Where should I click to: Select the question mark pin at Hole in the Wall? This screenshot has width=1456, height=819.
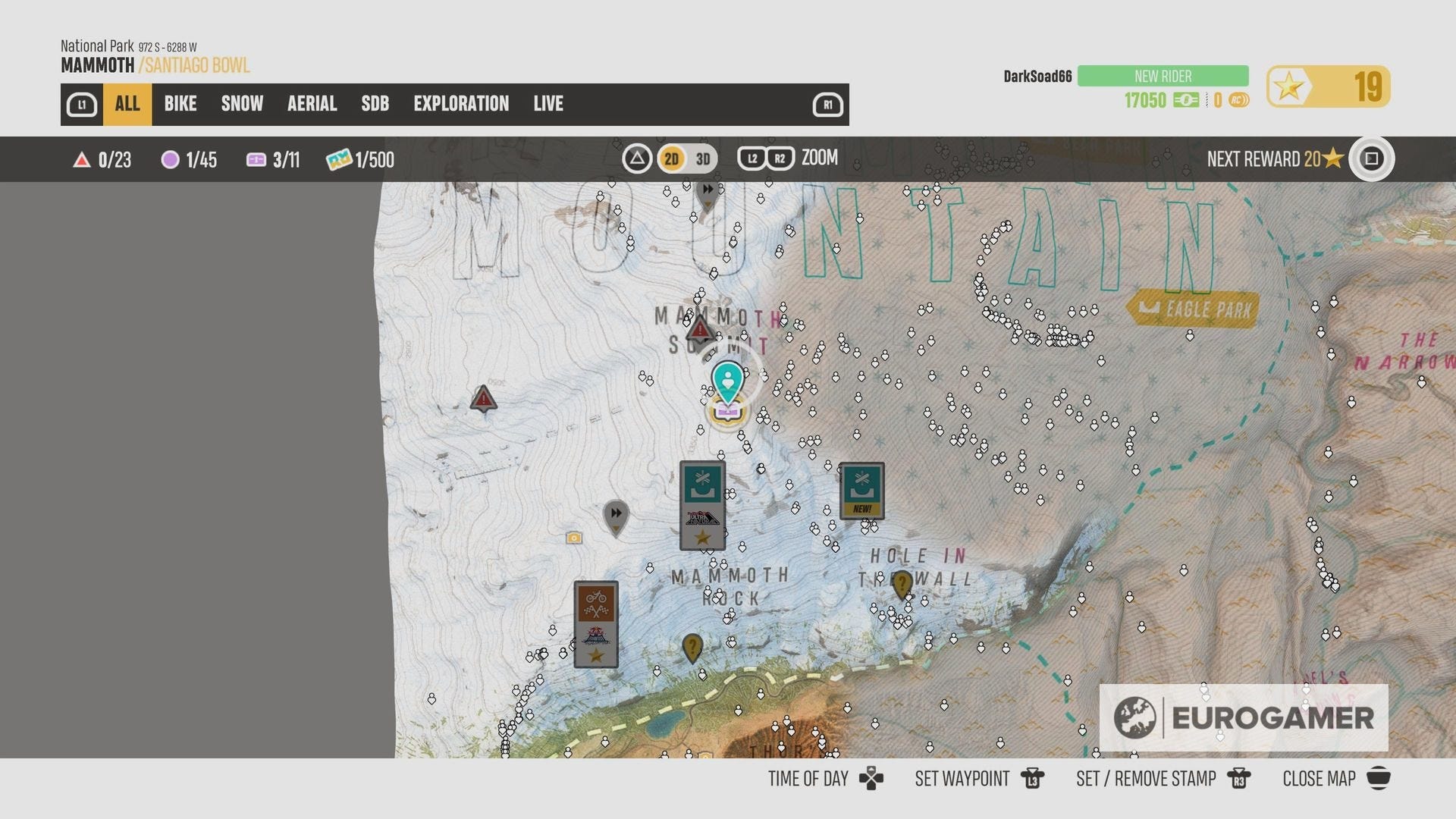pos(901,583)
